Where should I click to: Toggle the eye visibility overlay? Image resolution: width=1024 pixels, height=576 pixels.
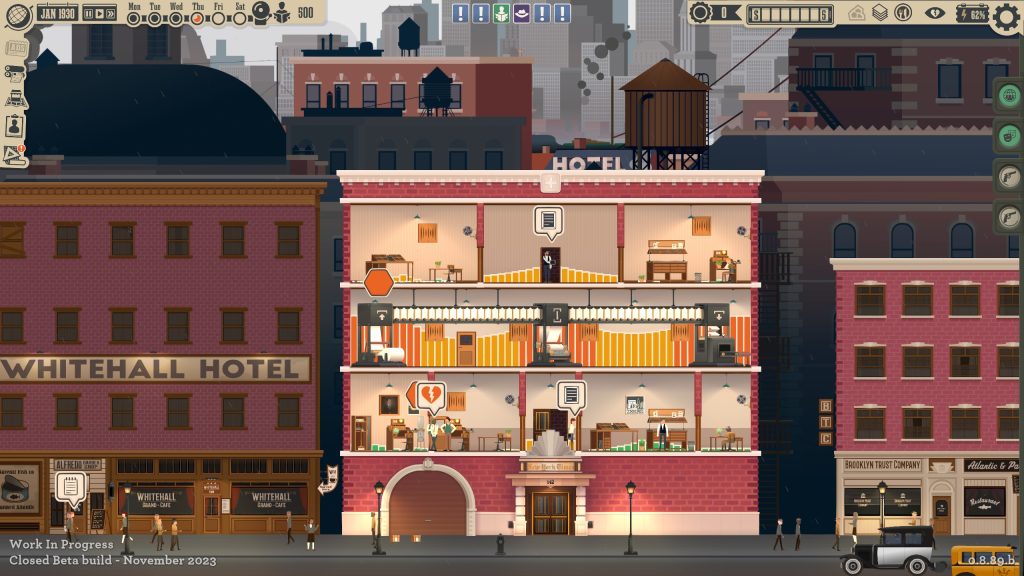click(935, 13)
